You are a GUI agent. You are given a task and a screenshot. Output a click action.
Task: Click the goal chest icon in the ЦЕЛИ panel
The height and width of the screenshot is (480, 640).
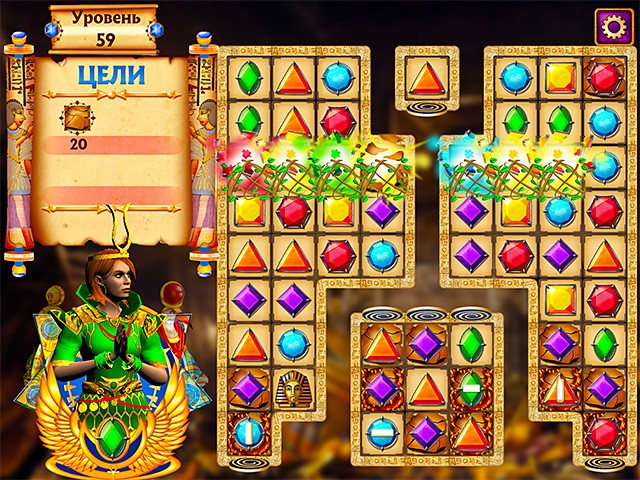(x=76, y=118)
